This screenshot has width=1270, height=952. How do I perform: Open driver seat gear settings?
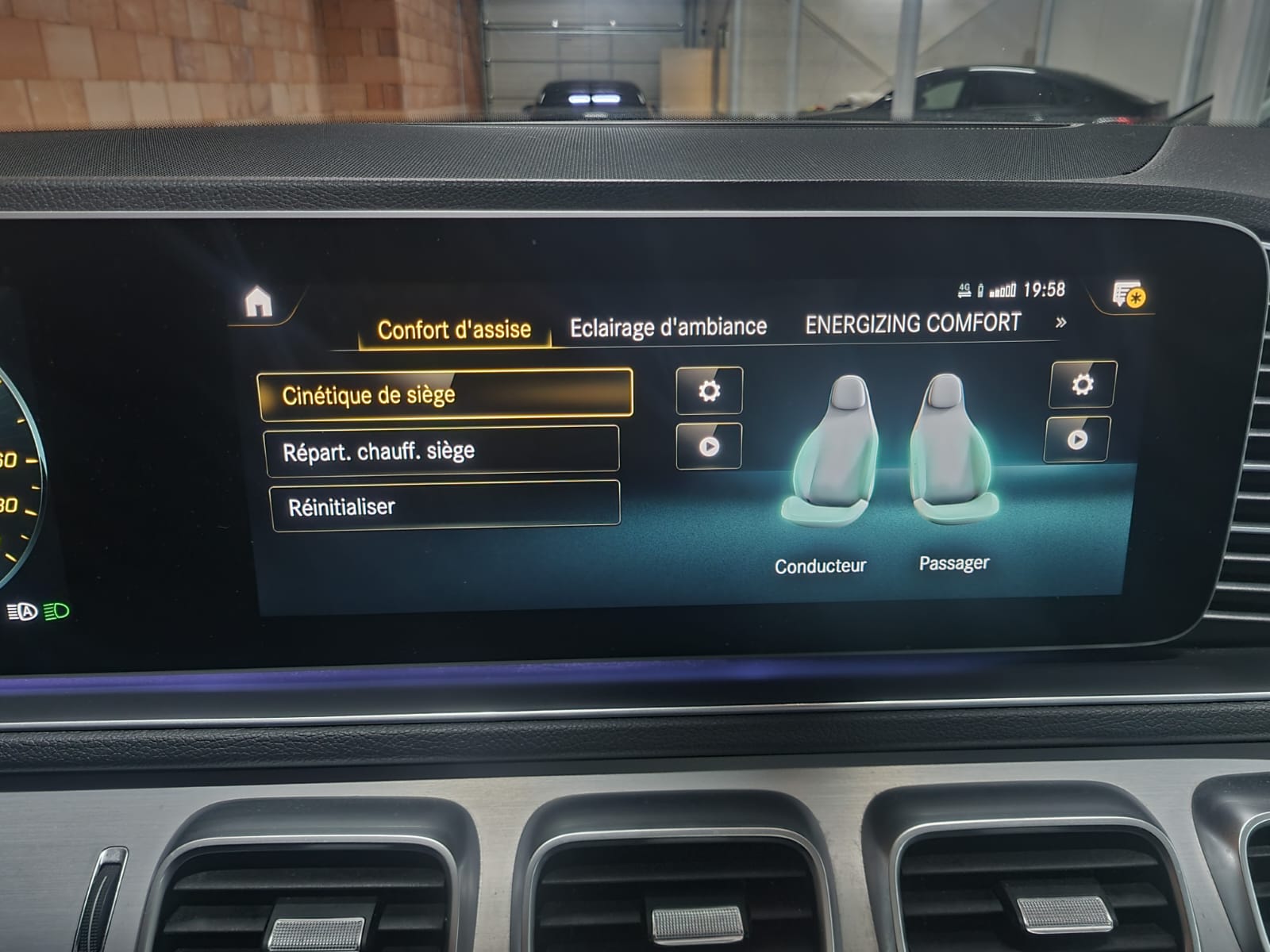pyautogui.click(x=709, y=390)
